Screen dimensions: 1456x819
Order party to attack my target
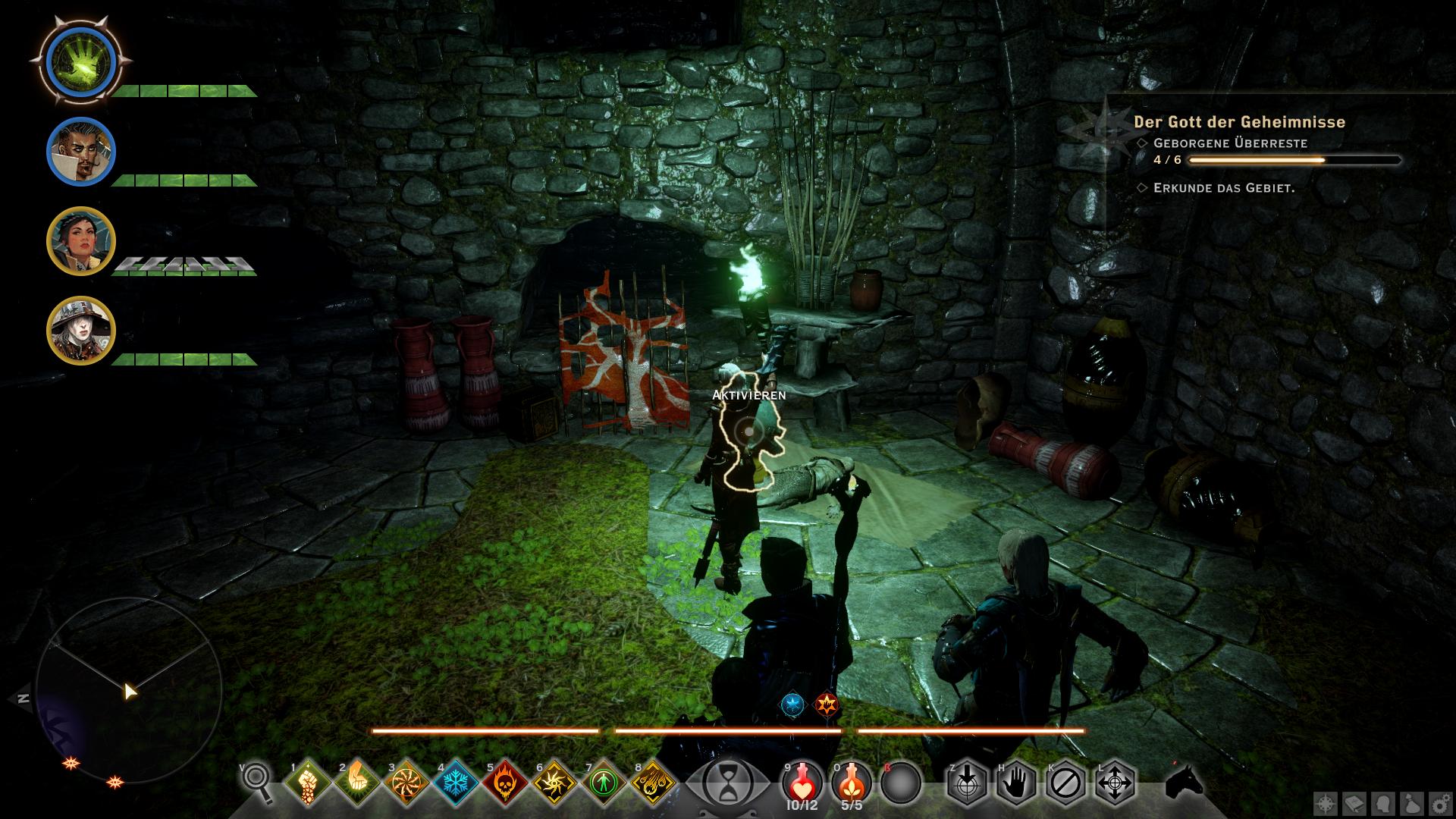coord(968,782)
